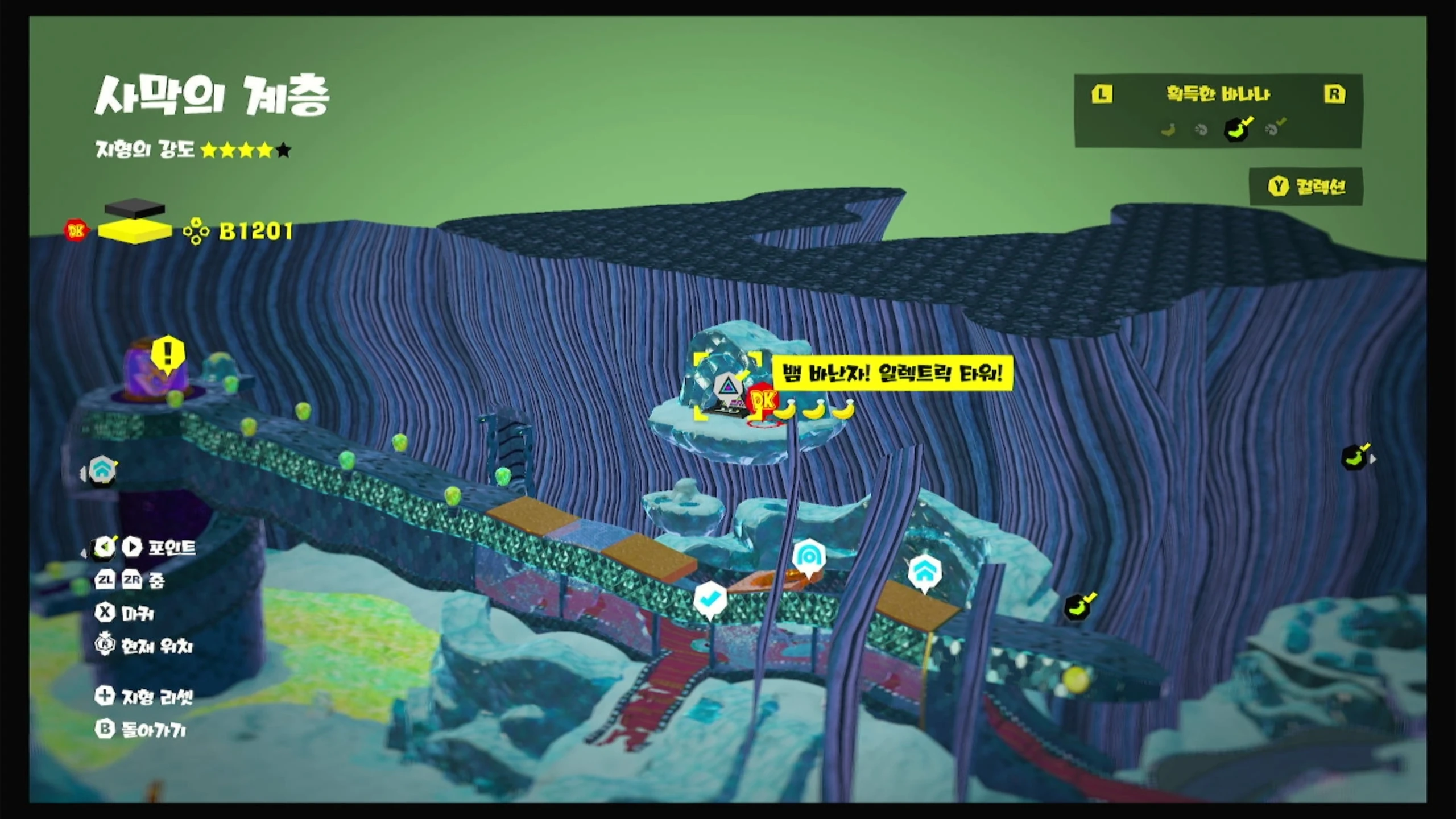This screenshot has width=1456, height=819.
Task: Select the blue house marker on the bridge
Action: tap(925, 572)
